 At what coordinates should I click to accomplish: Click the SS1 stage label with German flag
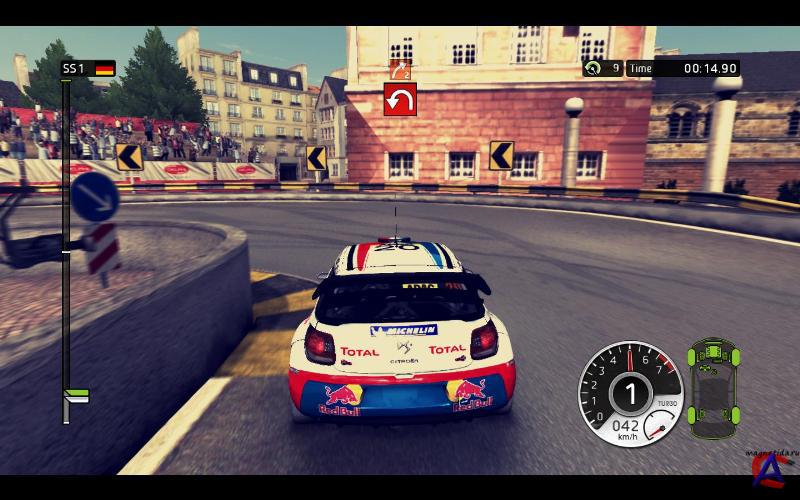point(88,69)
